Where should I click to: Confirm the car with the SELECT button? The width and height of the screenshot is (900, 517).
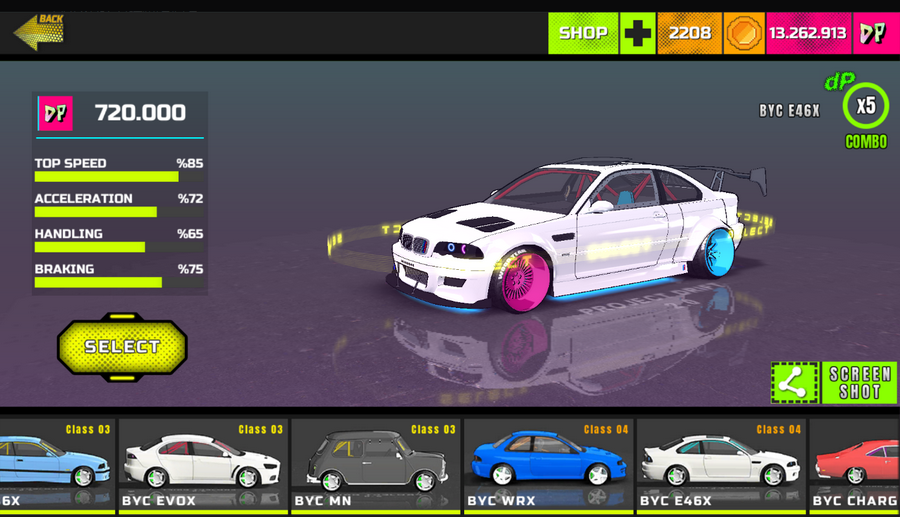tap(122, 347)
